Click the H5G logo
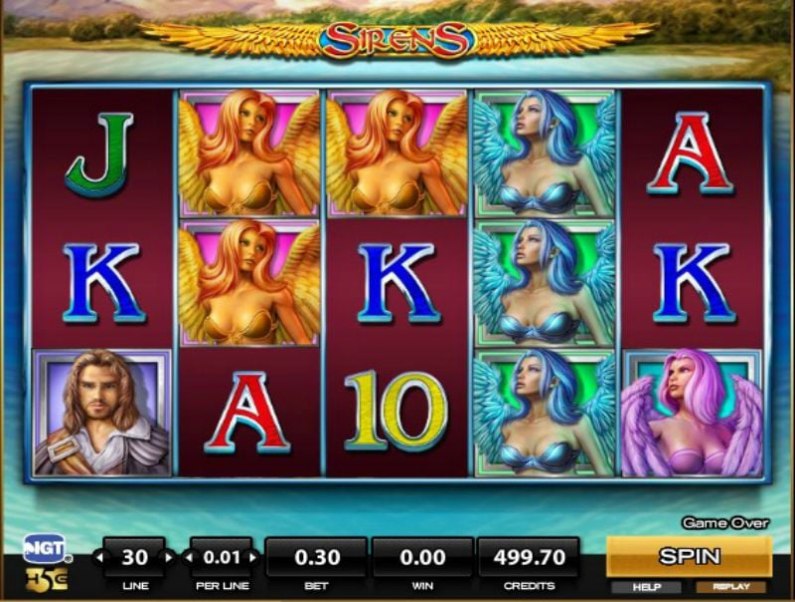This screenshot has width=795, height=602. pos(46,579)
